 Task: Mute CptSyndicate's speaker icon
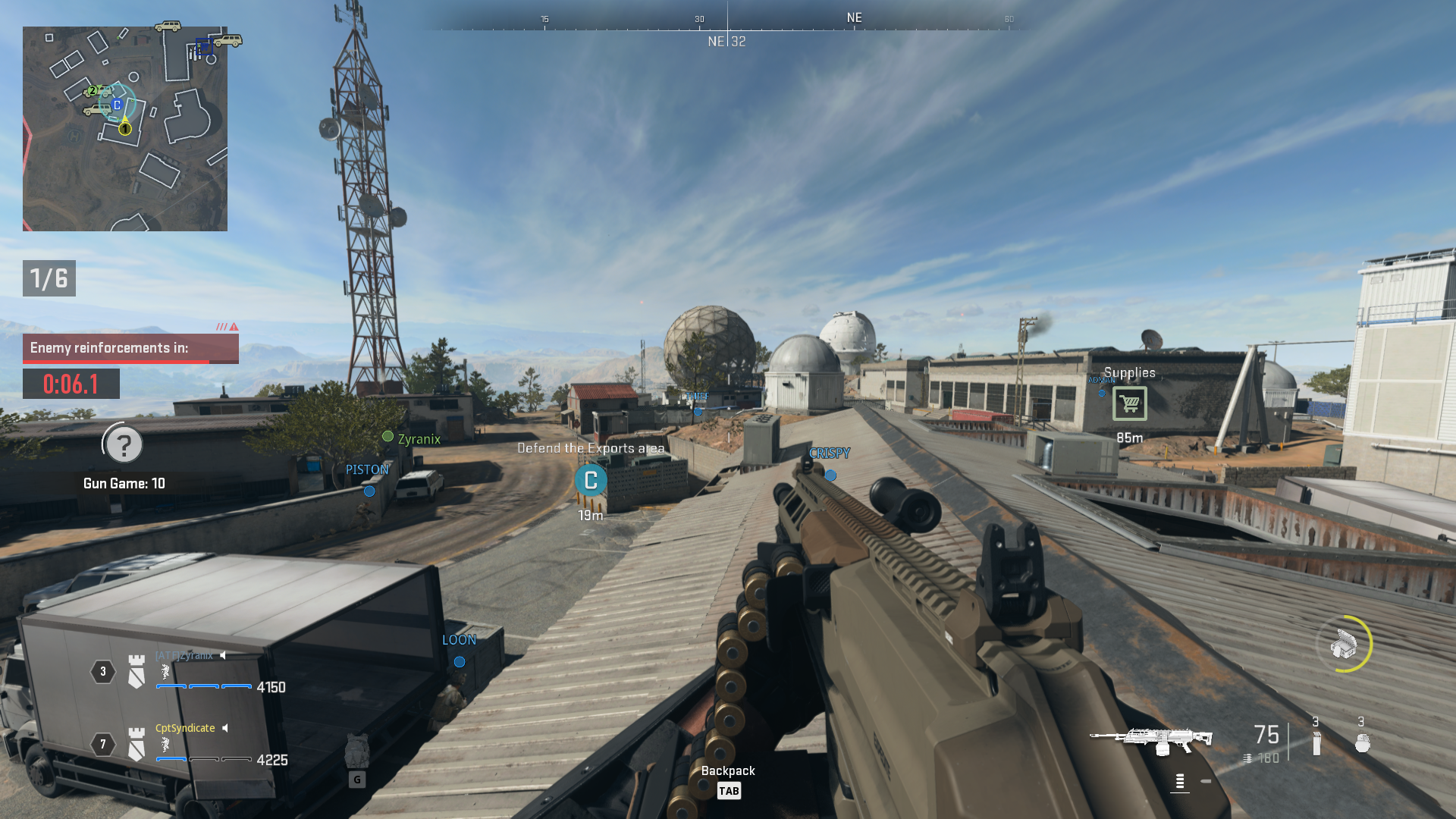(x=224, y=728)
